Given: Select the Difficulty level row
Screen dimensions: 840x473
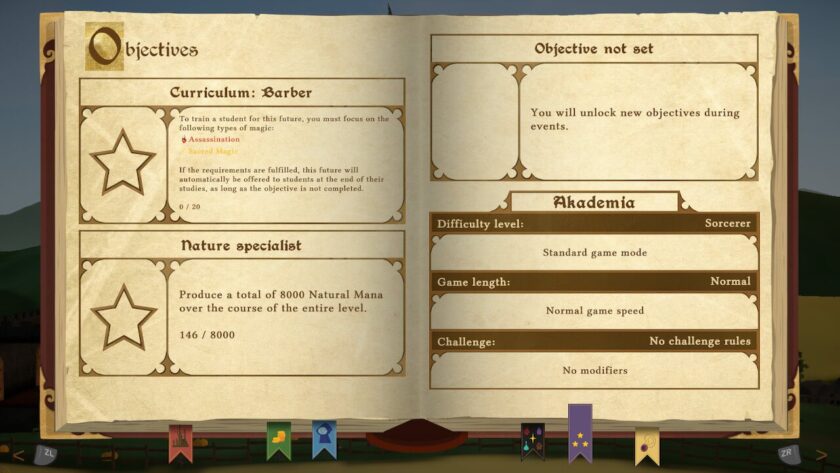Looking at the screenshot, I should [593, 224].
